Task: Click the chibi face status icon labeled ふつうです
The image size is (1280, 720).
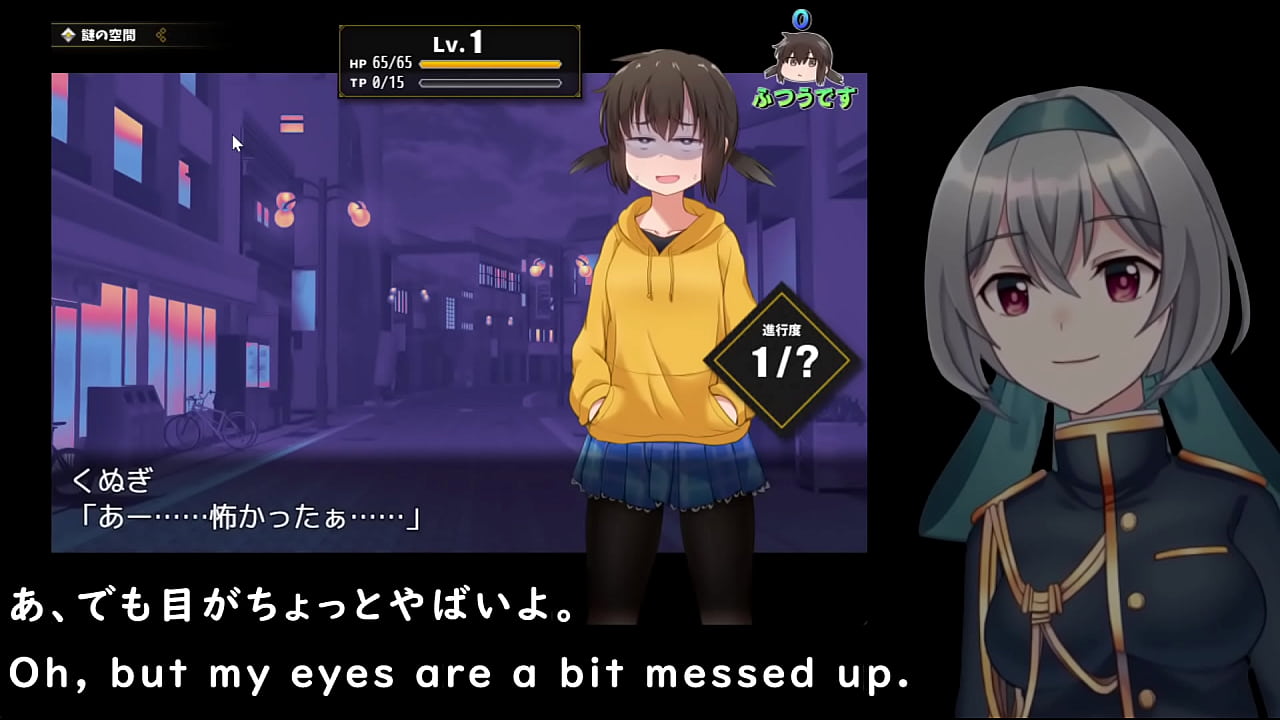Action: pos(800,60)
